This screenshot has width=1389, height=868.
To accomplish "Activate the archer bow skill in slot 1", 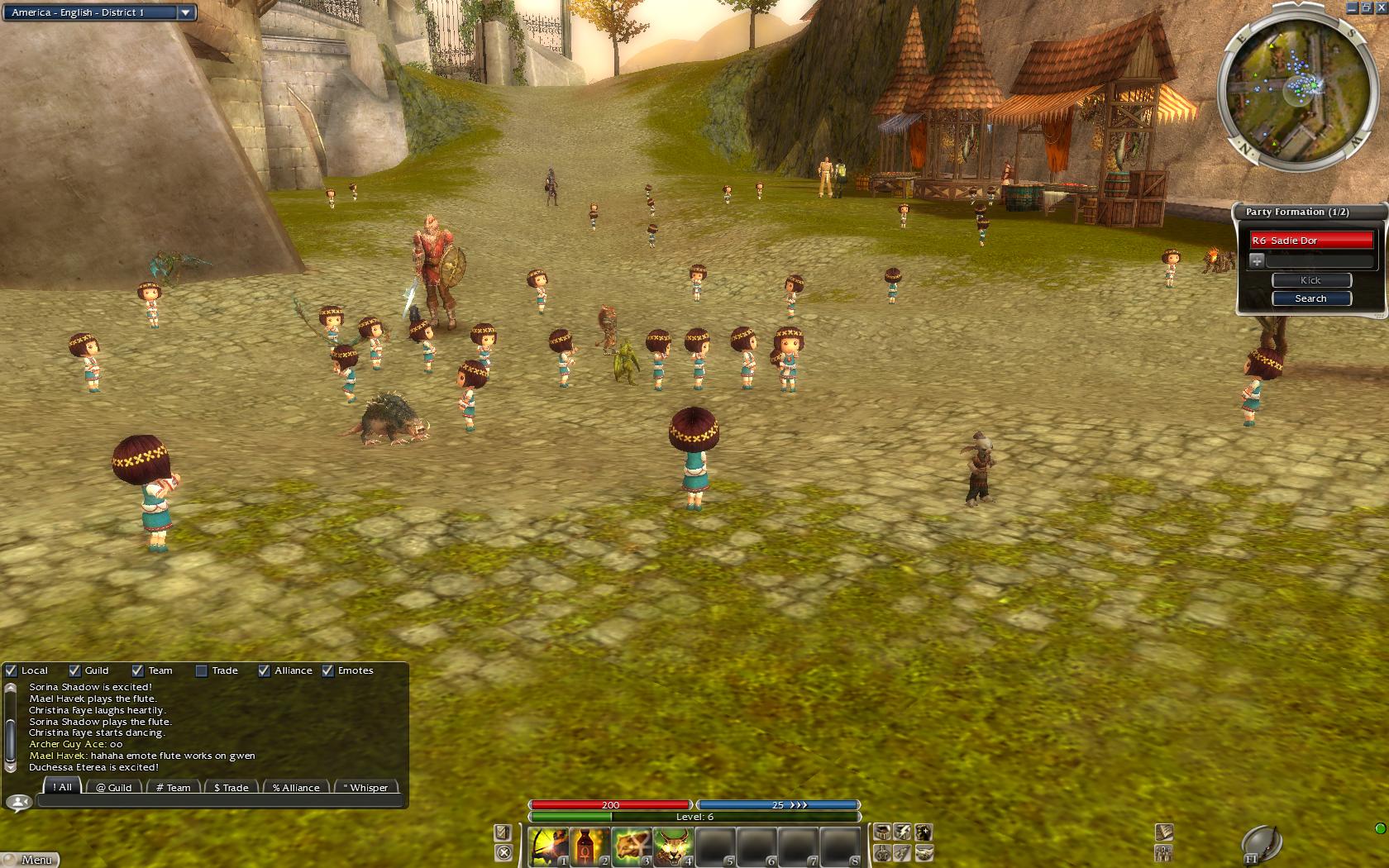I will point(548,847).
